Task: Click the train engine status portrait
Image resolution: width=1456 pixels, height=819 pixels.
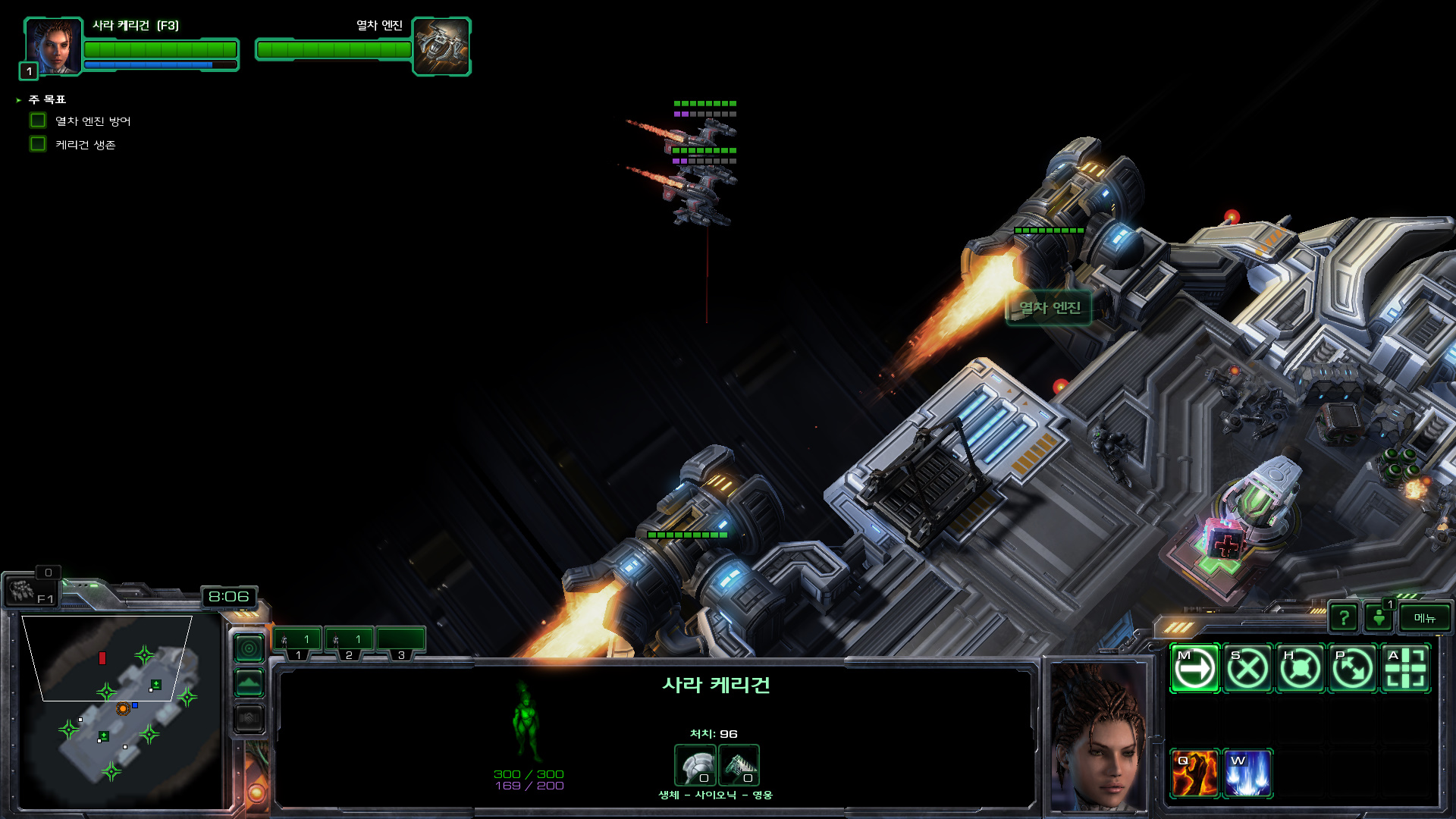Action: click(x=441, y=47)
